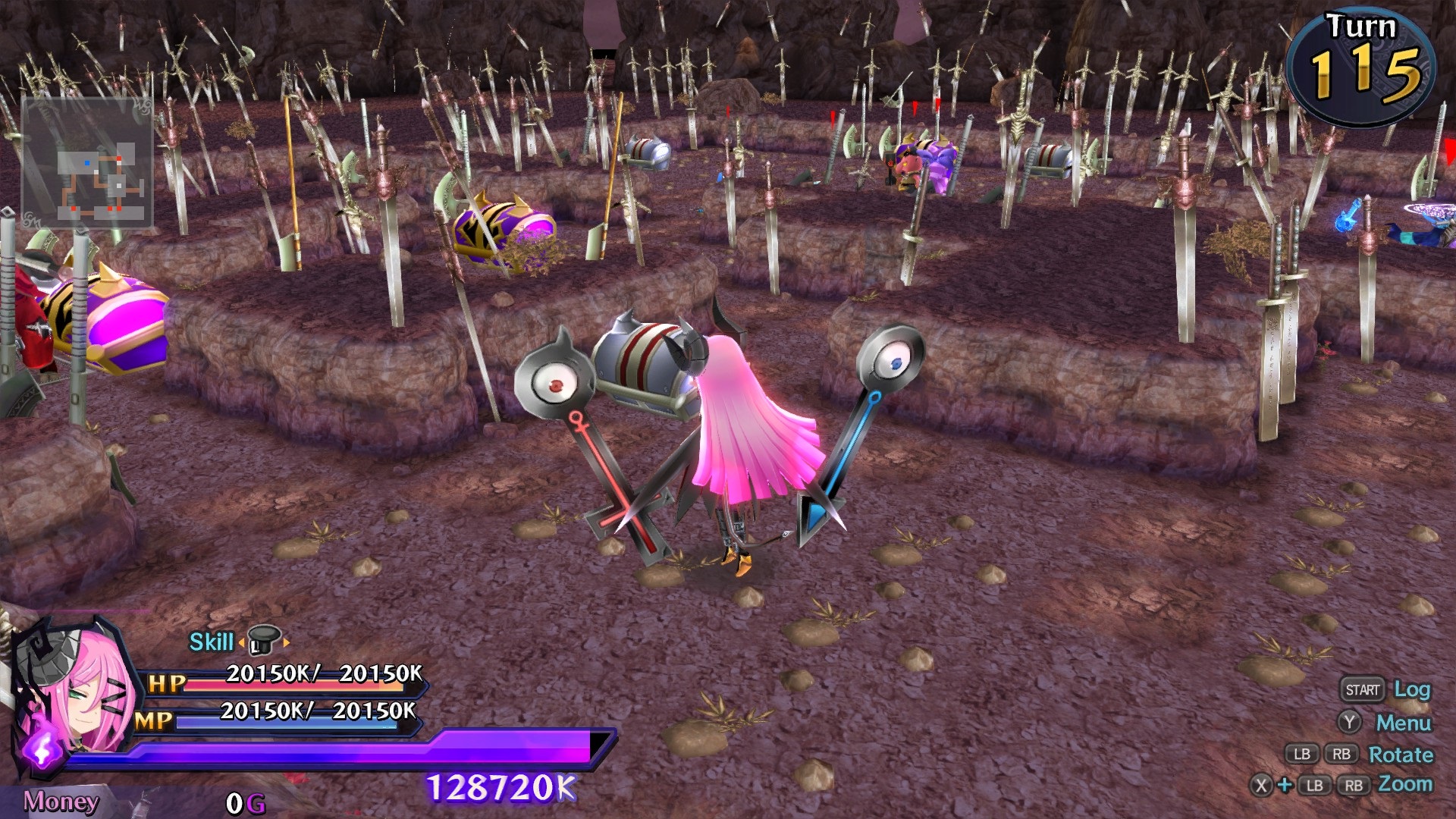
Task: Cycle skill with the right orange arrow
Action: click(x=287, y=642)
